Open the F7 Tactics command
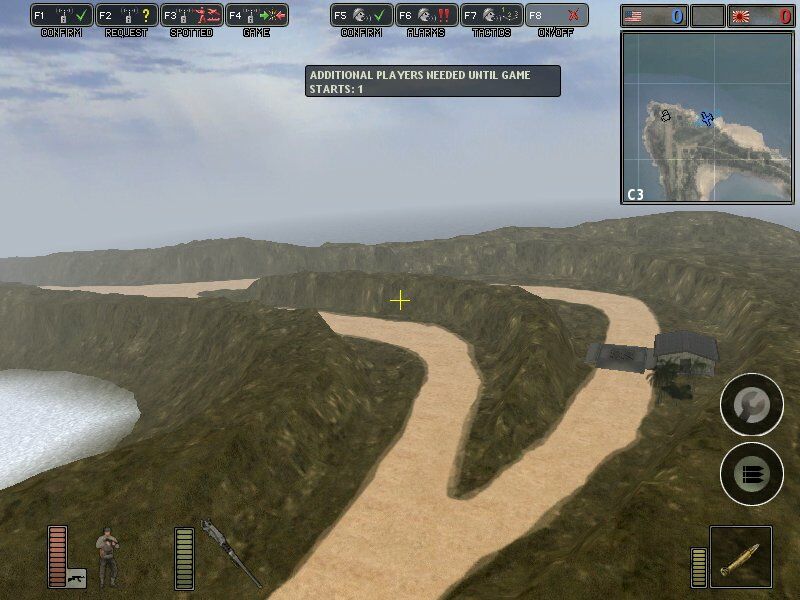 tap(490, 16)
